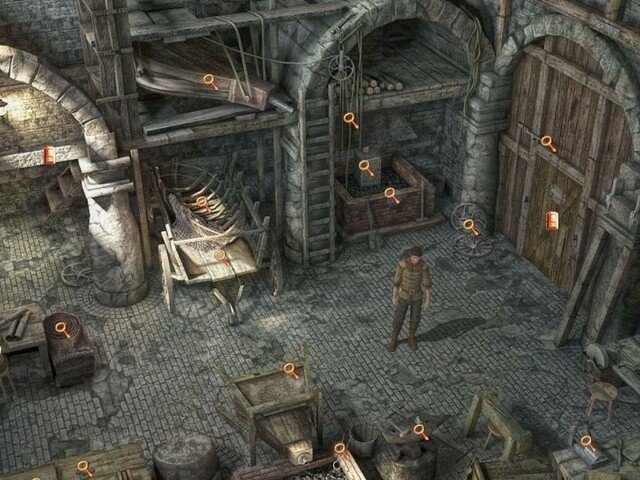Examine the wheelbarrow magnifier hotspot
640x480 pixels.
[291, 370]
